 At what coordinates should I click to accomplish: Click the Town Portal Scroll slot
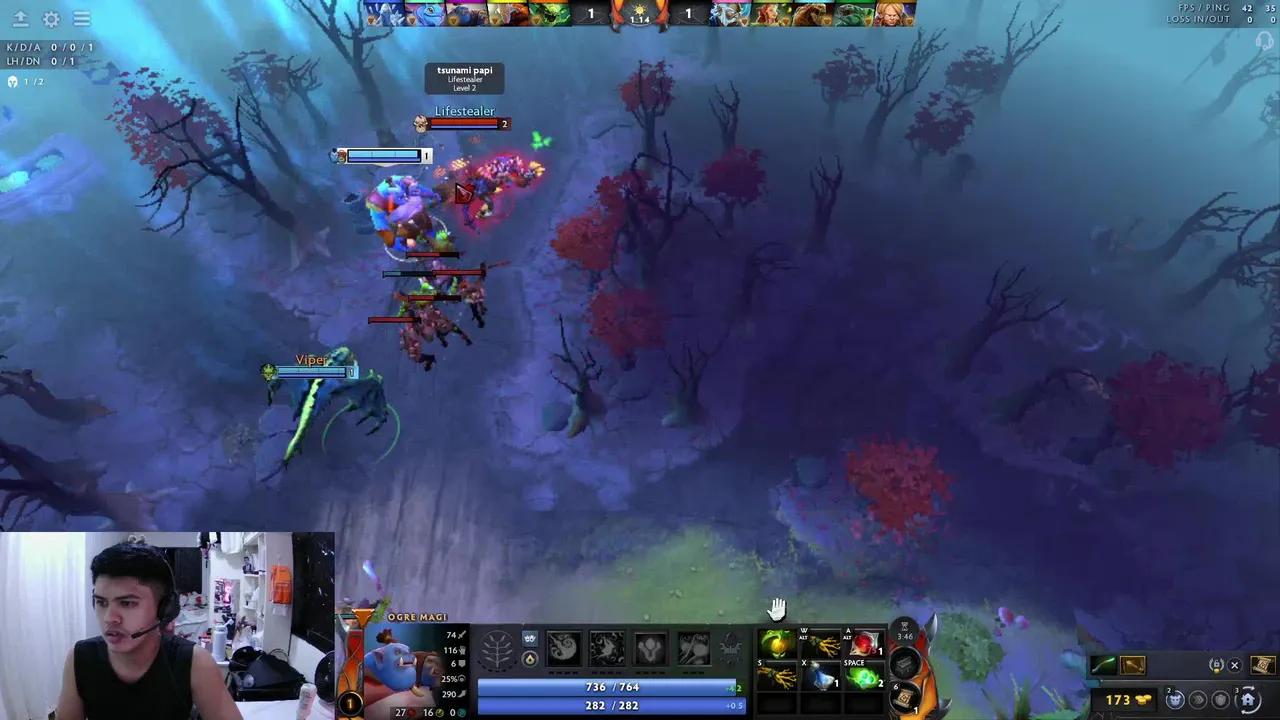tap(904, 698)
